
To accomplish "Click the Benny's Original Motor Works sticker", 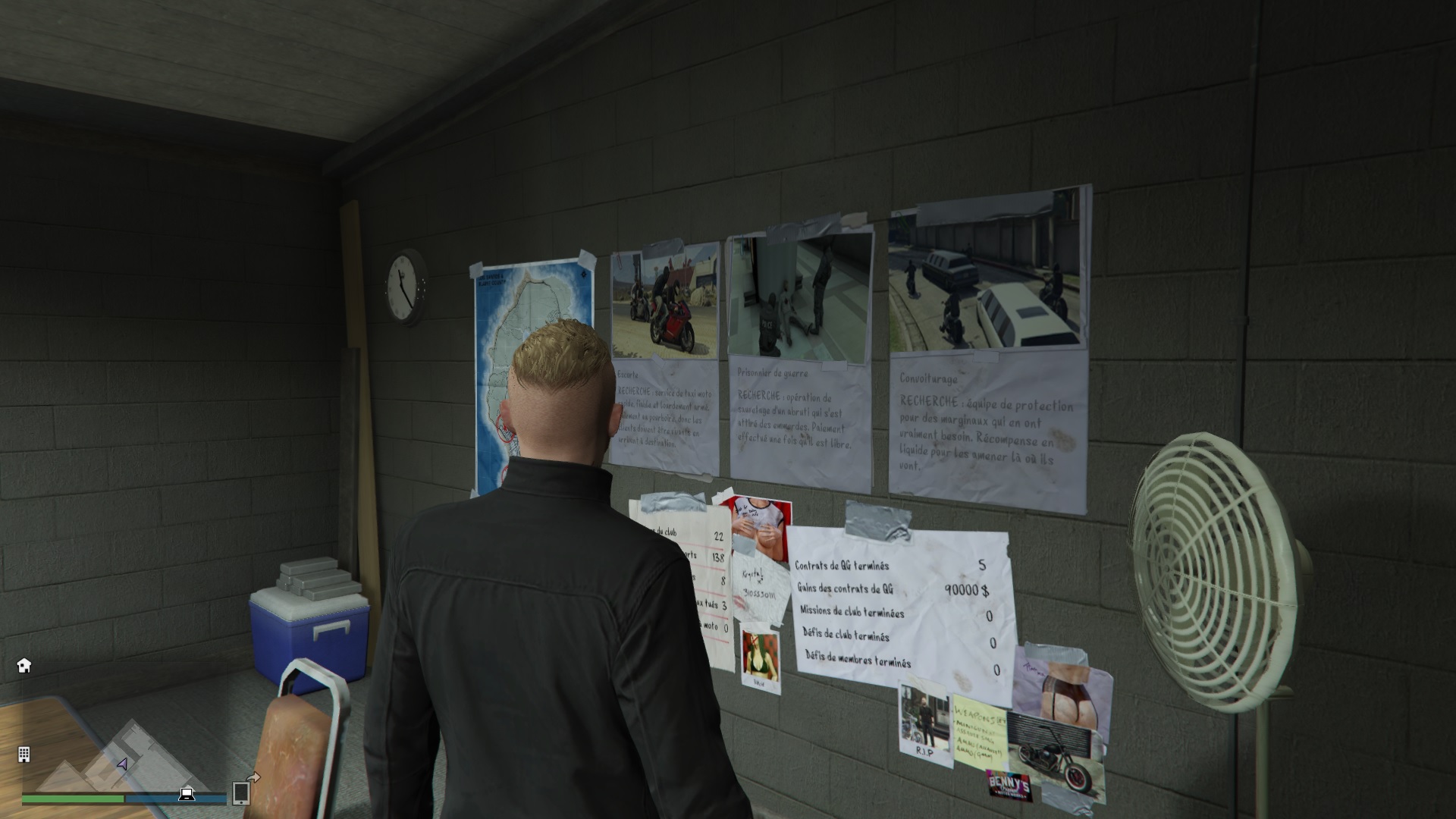I will (1009, 786).
